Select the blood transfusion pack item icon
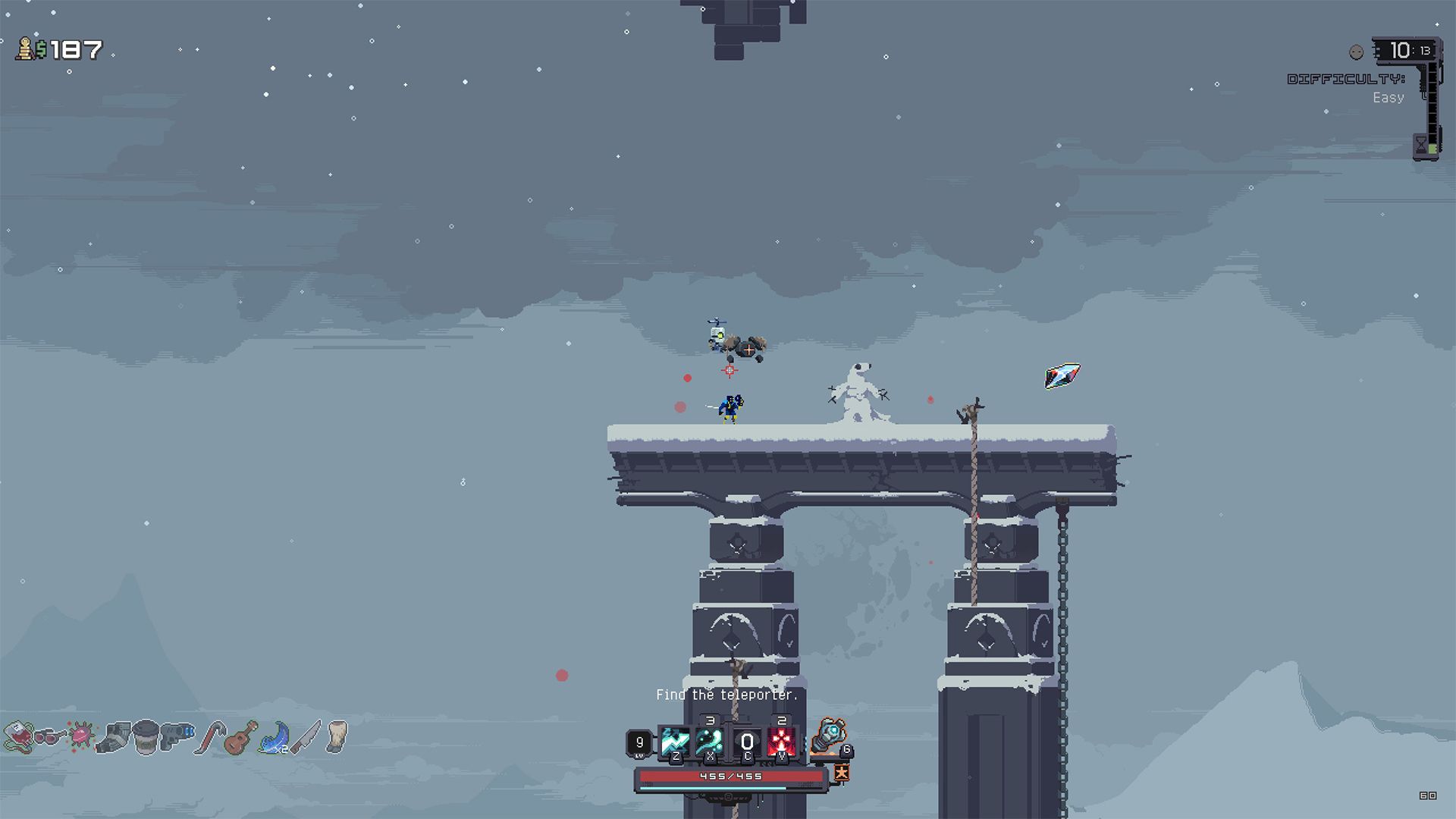 coord(20,737)
